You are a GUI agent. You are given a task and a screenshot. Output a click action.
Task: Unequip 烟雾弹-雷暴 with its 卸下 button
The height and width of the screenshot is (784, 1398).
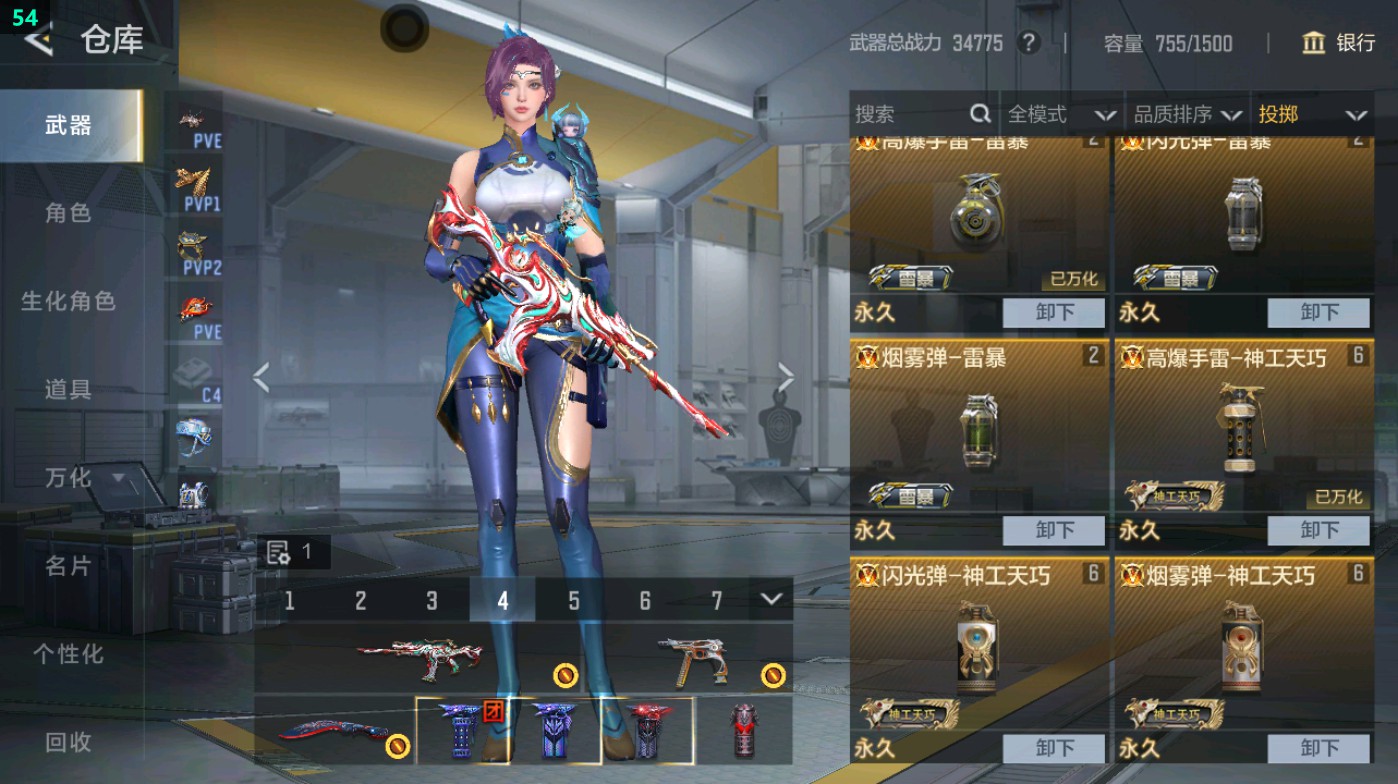click(x=1055, y=530)
